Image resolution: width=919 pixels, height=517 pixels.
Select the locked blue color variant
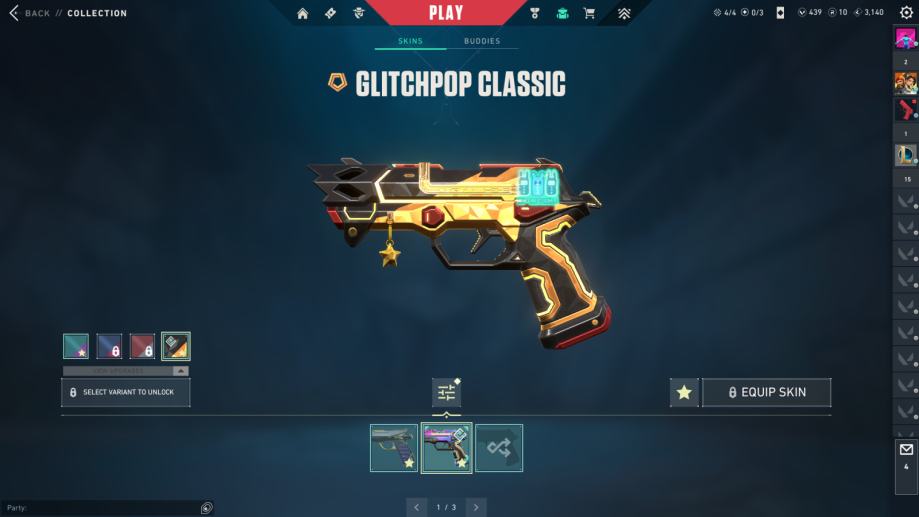tap(109, 346)
